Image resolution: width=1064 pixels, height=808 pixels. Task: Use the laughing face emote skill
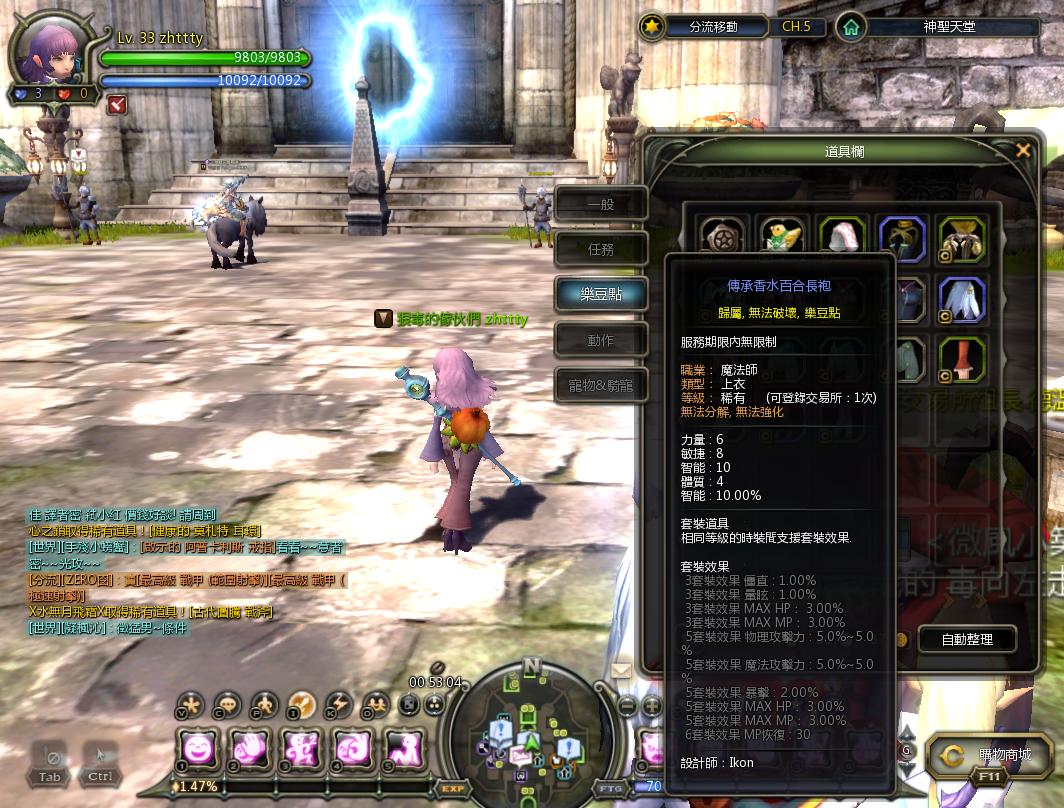pos(200,748)
